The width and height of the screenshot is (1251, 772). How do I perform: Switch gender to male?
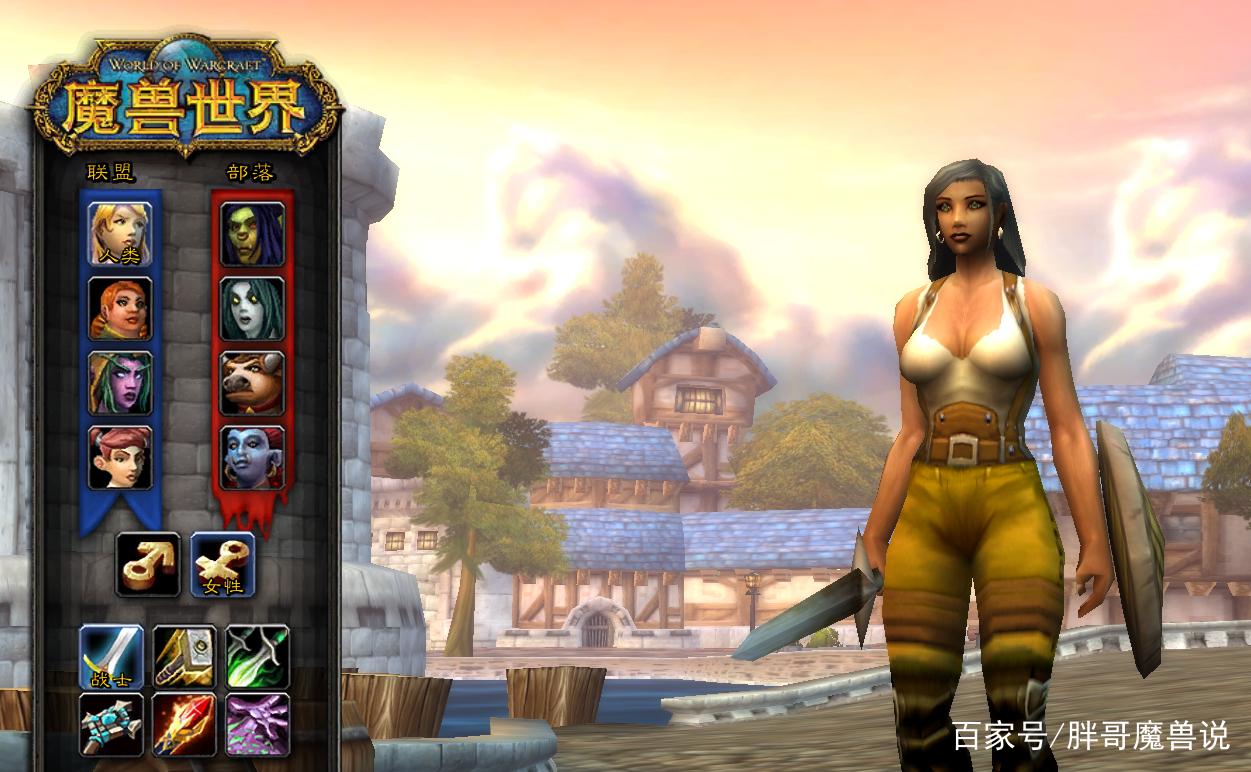pyautogui.click(x=148, y=564)
